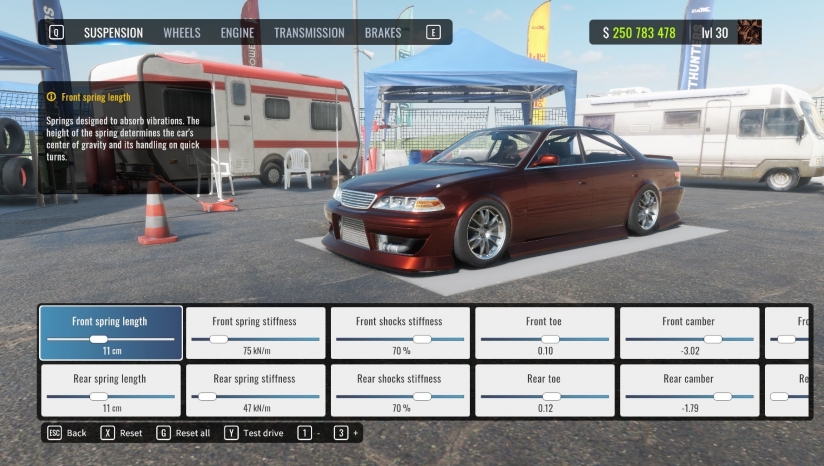Select the Front toe adjustment
The width and height of the screenshot is (824, 466).
[x=544, y=333]
